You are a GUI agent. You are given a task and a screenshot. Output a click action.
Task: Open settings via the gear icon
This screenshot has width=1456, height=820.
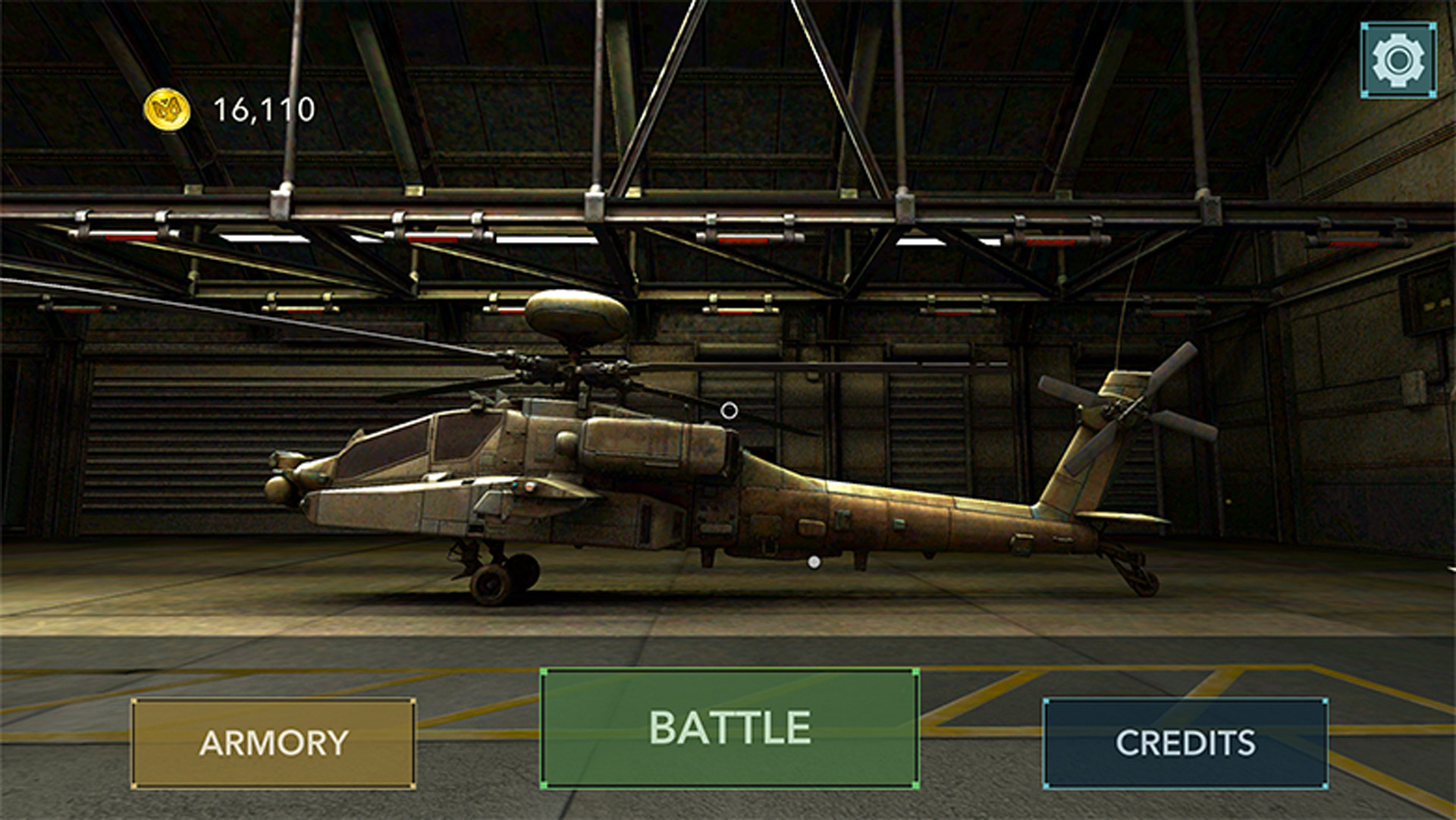point(1398,60)
